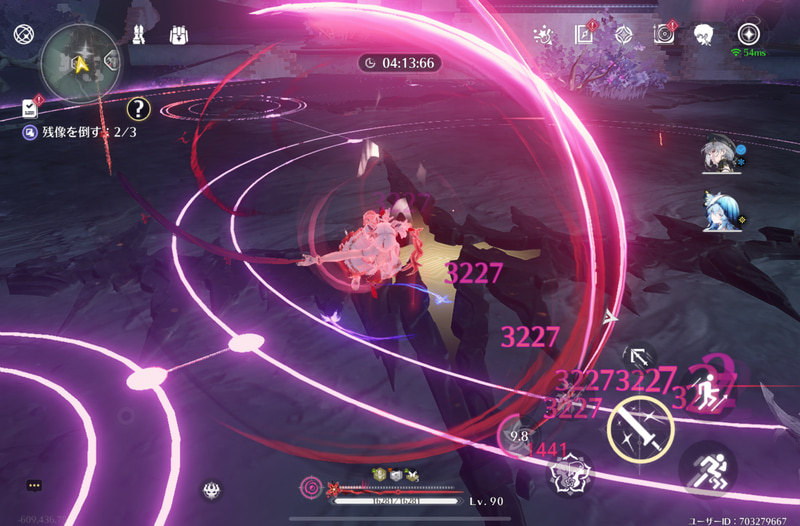Viewport: 800px width, 526px height.
Task: Open the four-point star diamond icon
Action: coord(623,35)
